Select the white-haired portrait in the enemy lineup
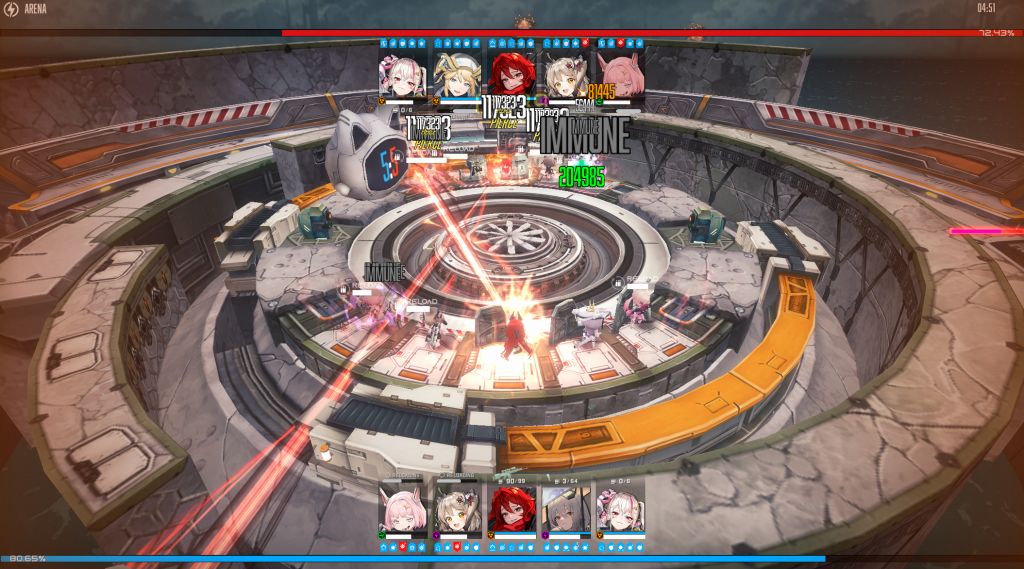Screen dimensions: 1024x569 point(403,73)
